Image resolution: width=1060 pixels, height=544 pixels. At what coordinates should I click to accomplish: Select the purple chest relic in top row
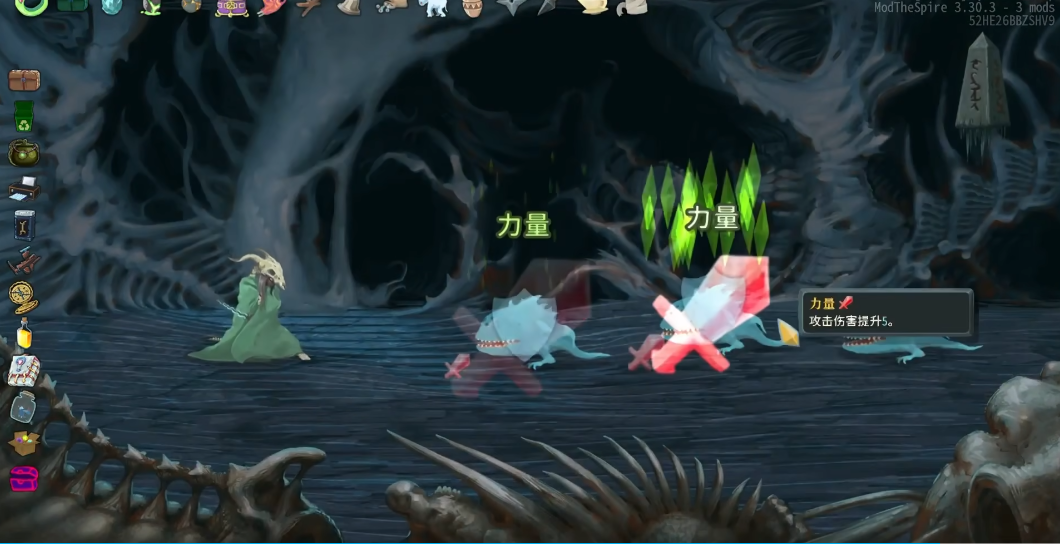tap(232, 7)
